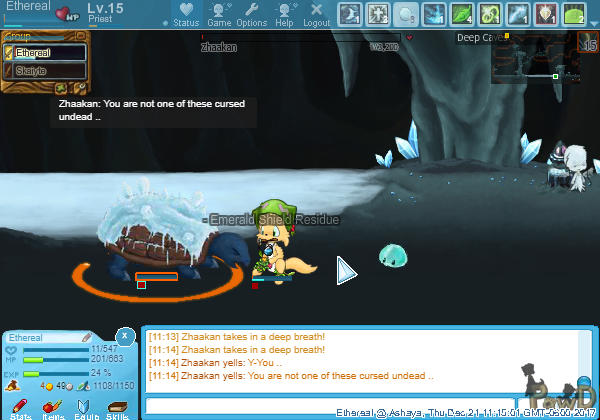The width and height of the screenshot is (600, 420).
Task: Use the green leaf skill
Action: click(462, 14)
